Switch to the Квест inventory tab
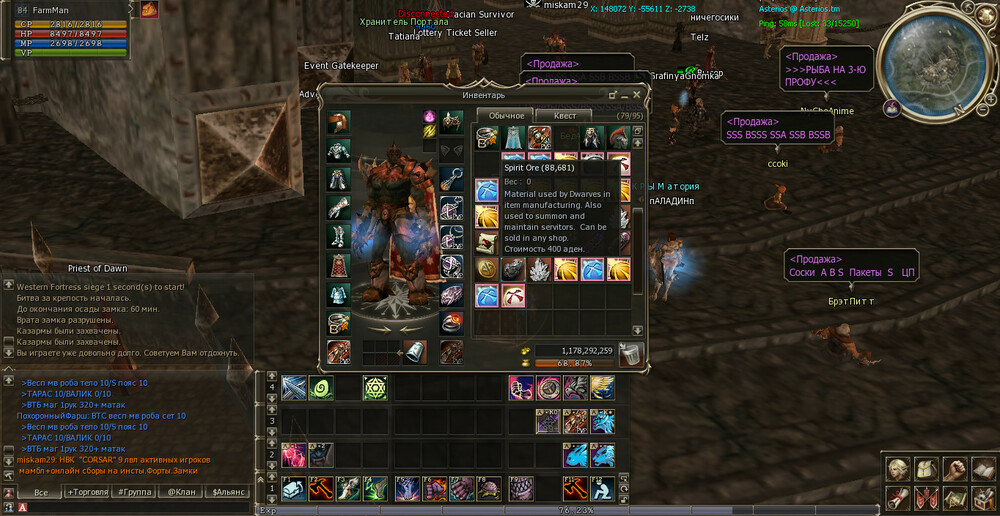This screenshot has height=516, width=1000. click(x=564, y=116)
